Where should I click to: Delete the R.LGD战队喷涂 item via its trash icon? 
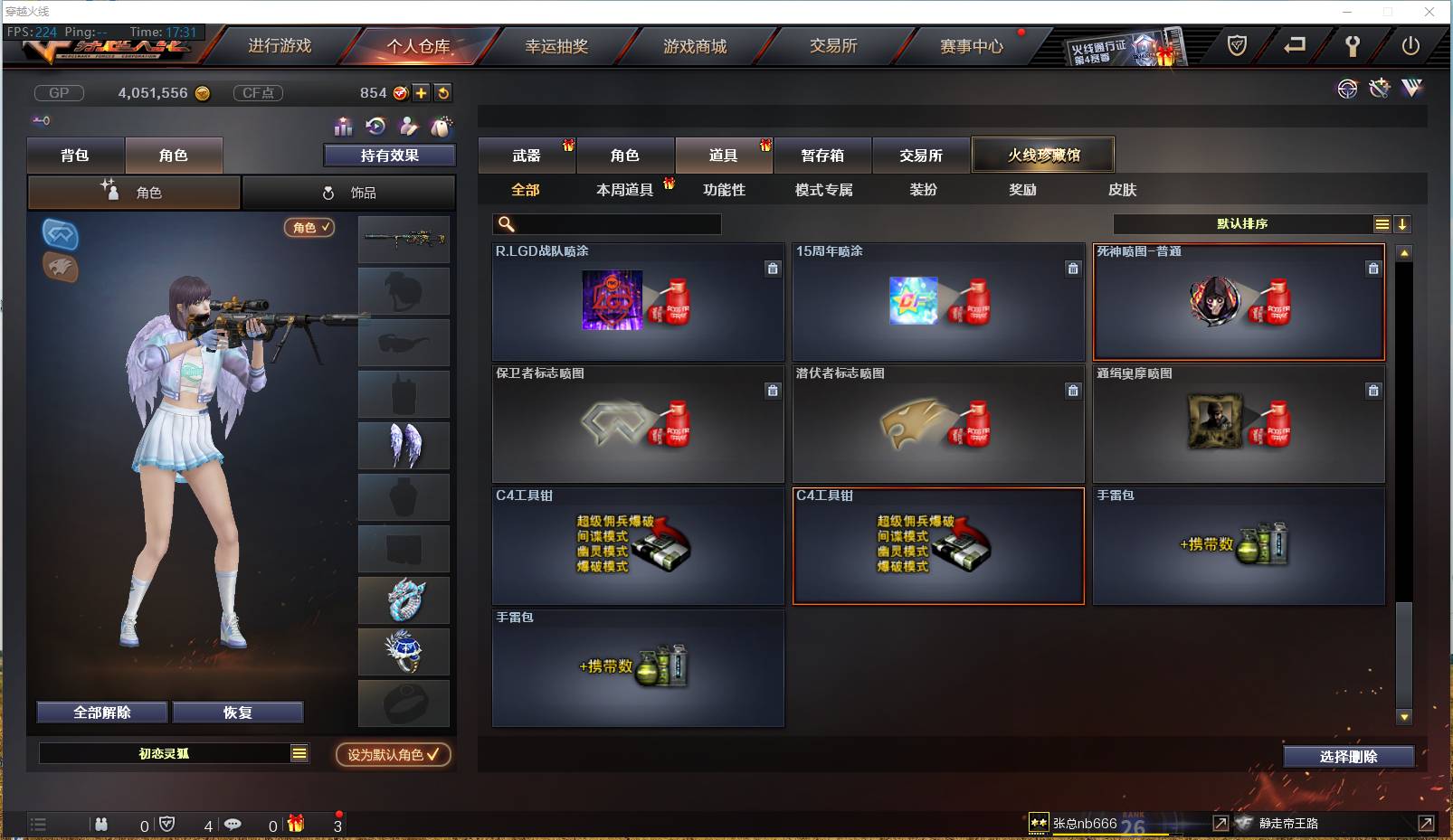[x=773, y=269]
